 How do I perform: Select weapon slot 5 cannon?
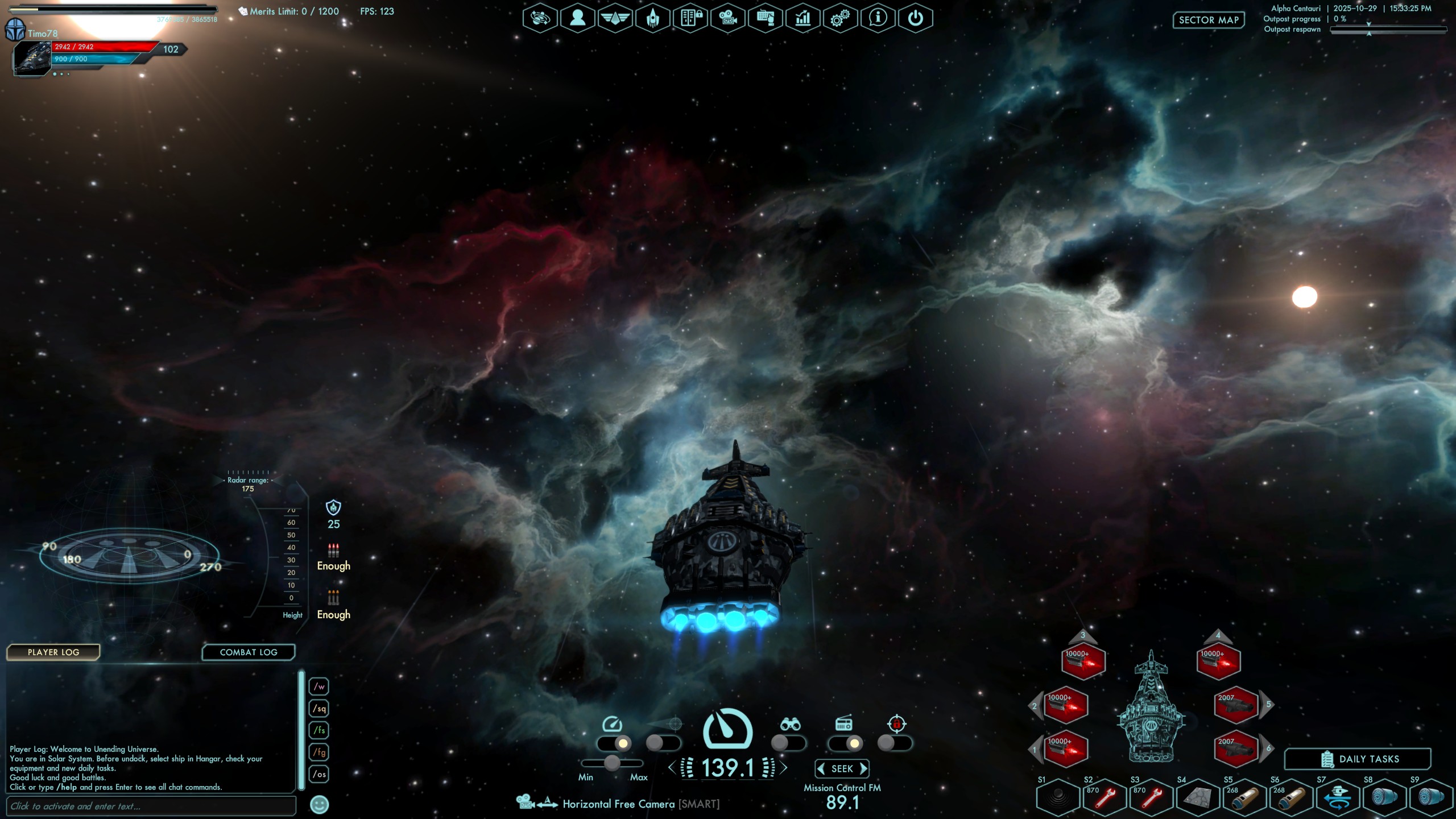[x=1235, y=705]
